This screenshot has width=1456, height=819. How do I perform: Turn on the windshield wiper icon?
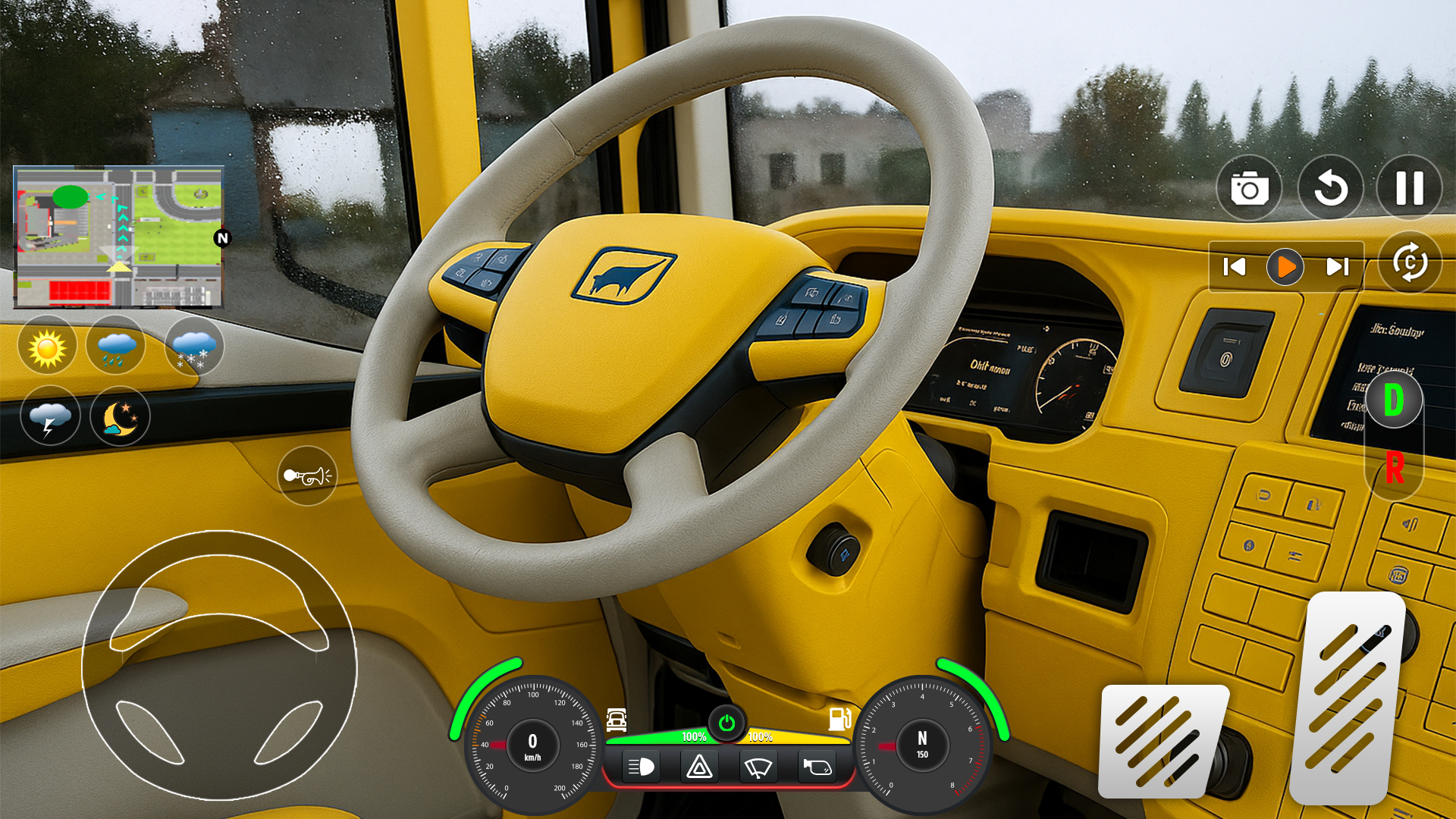pos(758,767)
